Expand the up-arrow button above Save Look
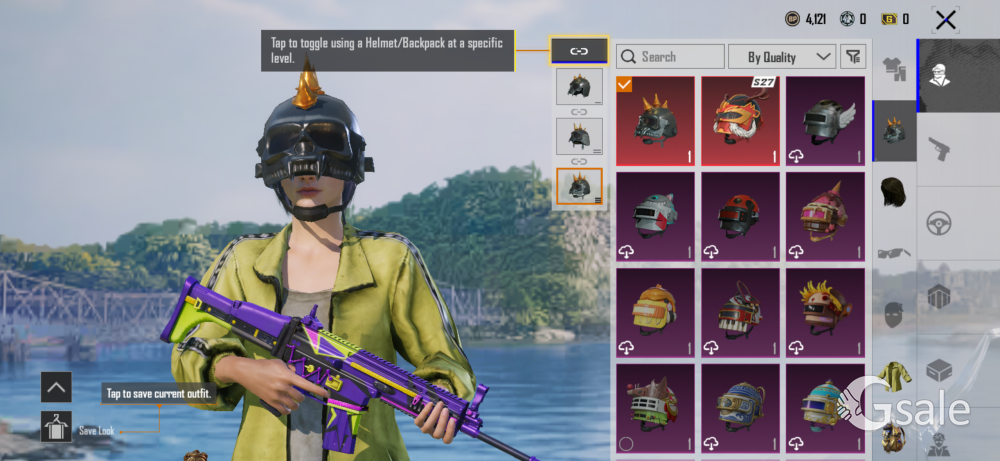The height and width of the screenshot is (461, 1000). click(x=56, y=386)
